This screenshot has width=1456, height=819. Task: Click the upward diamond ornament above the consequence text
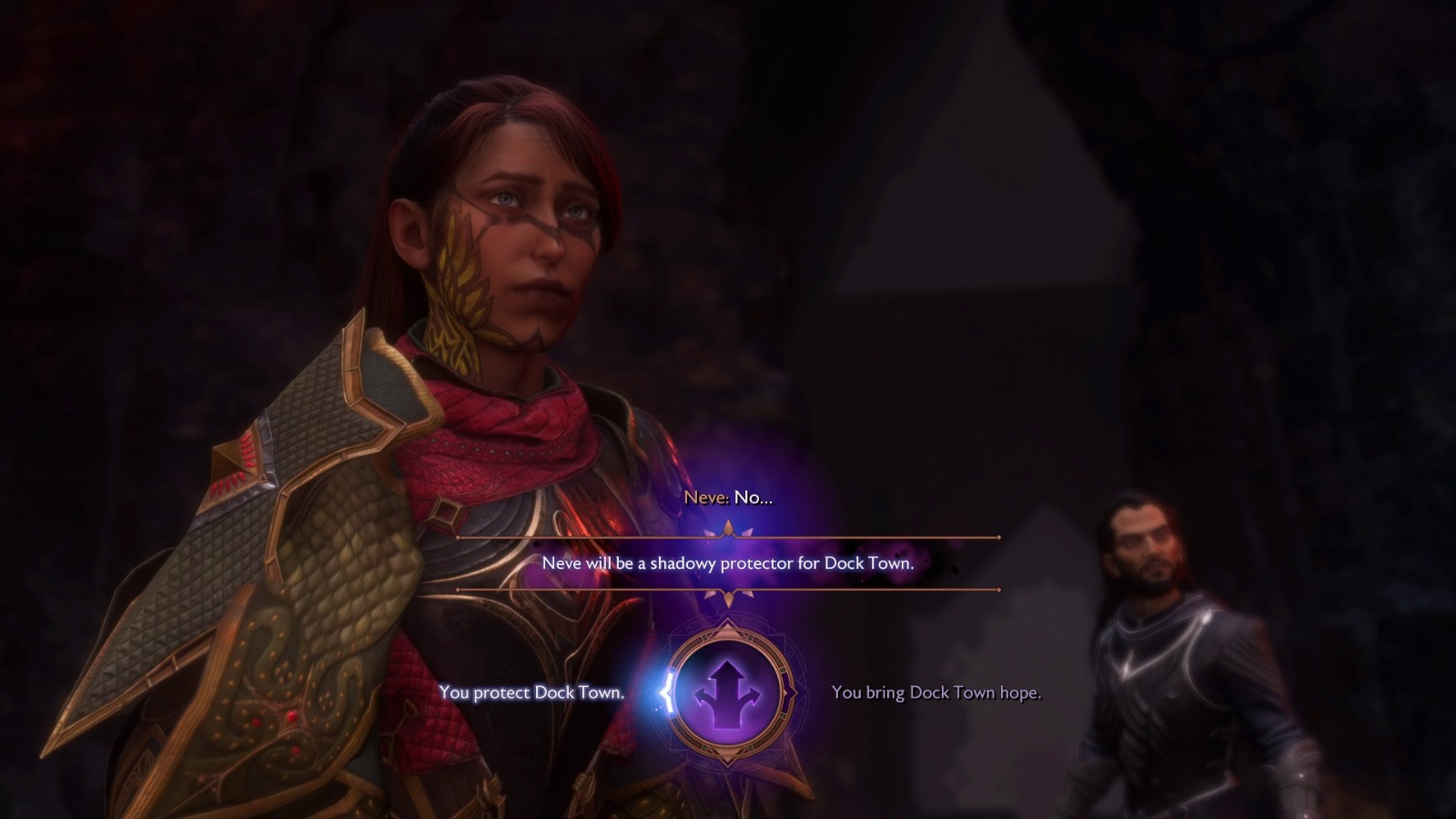(728, 526)
